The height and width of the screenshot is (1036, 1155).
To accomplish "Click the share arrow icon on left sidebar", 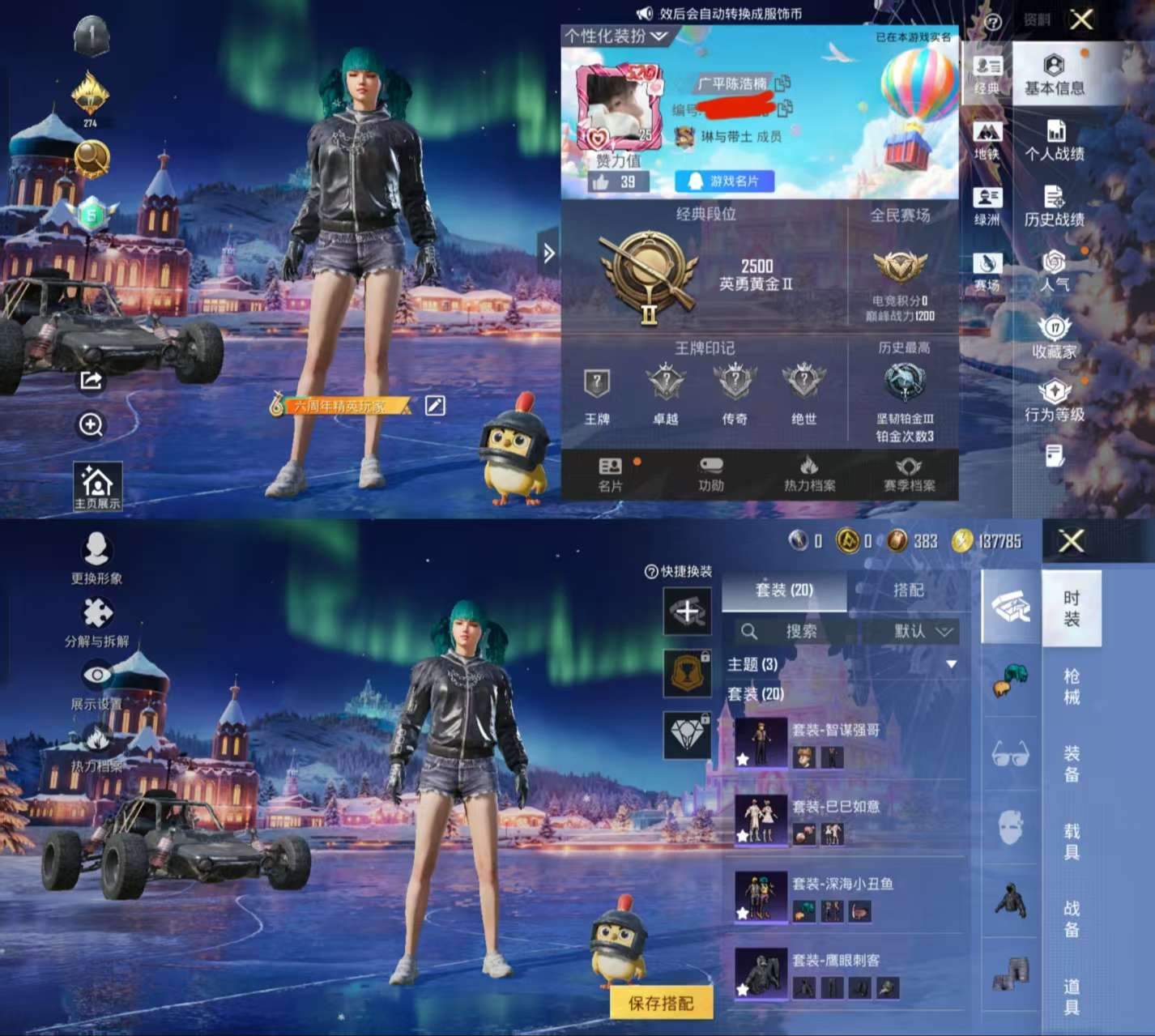I will (92, 381).
